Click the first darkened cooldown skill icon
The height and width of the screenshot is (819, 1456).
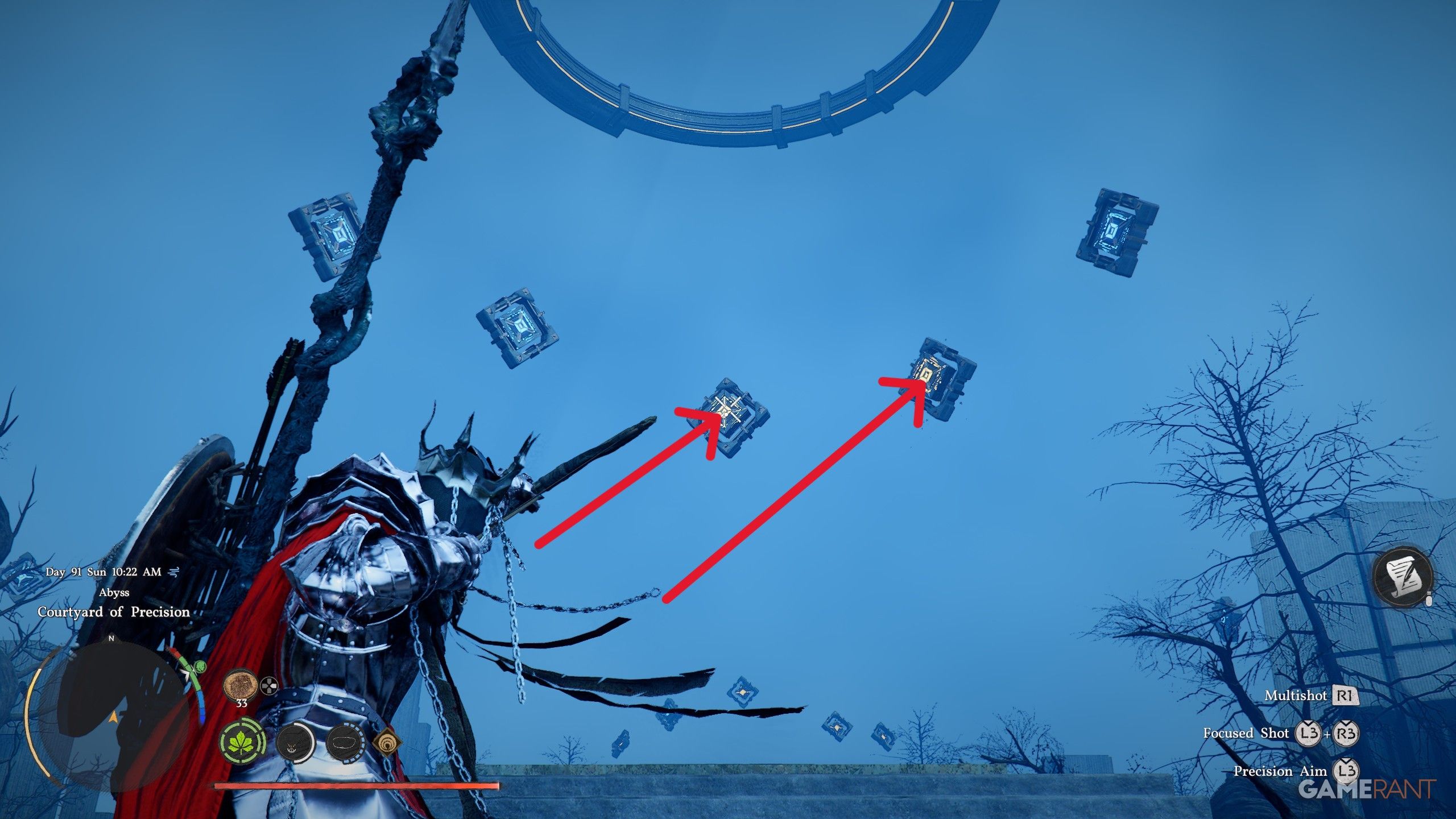(x=295, y=745)
